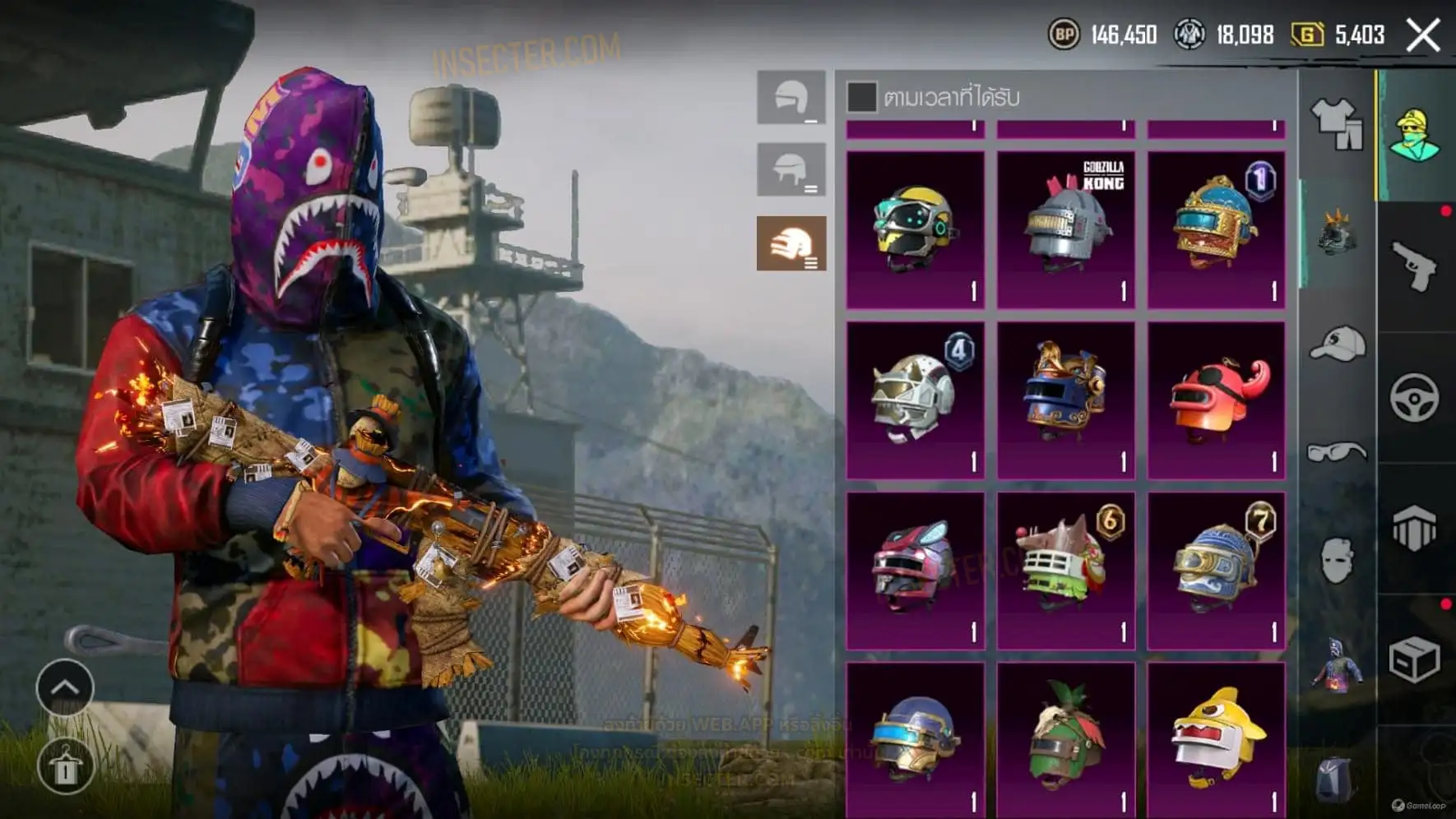Open the vehicle steering wheel tab

coord(1415,398)
